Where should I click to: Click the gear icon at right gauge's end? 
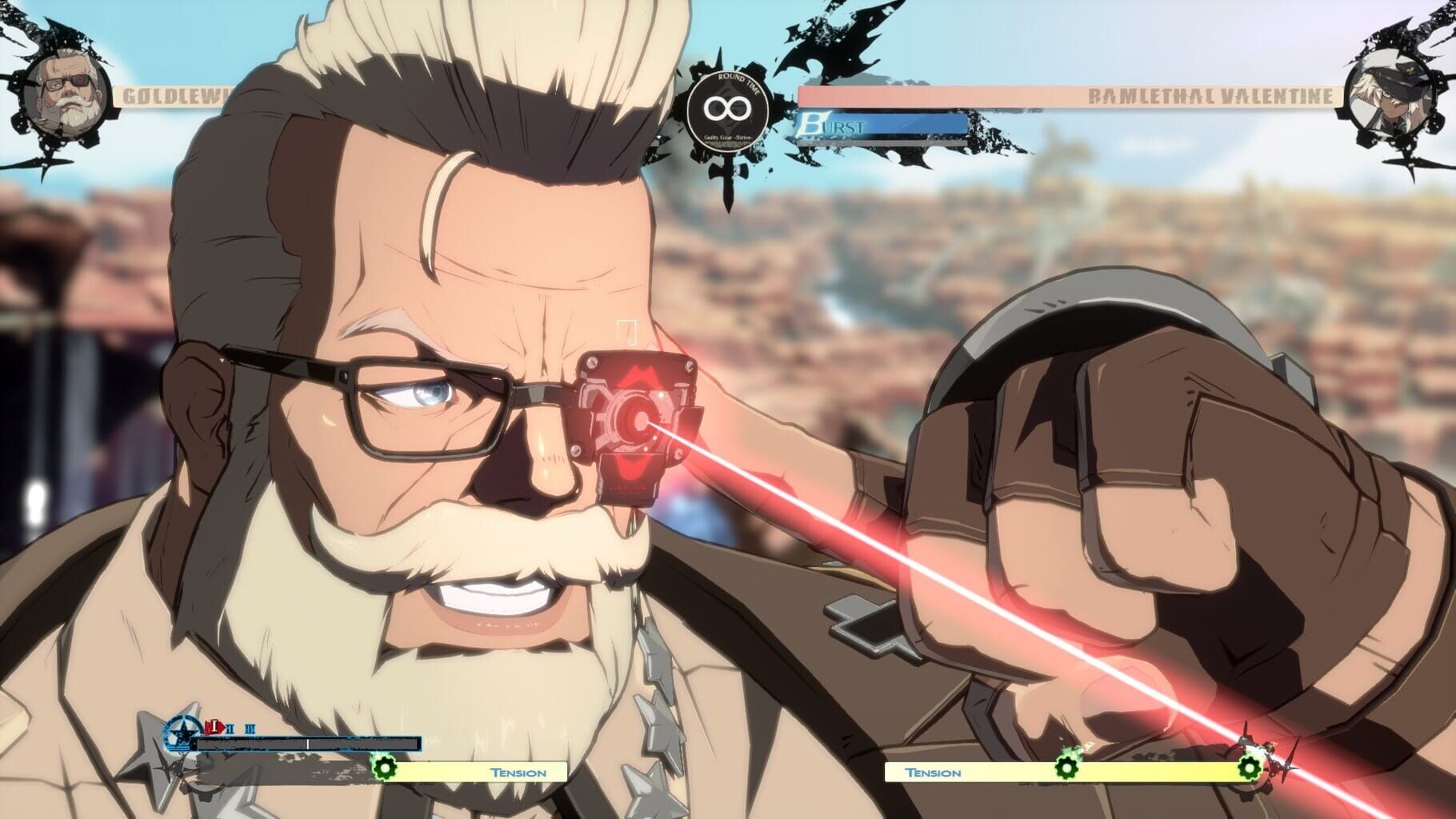(1250, 768)
